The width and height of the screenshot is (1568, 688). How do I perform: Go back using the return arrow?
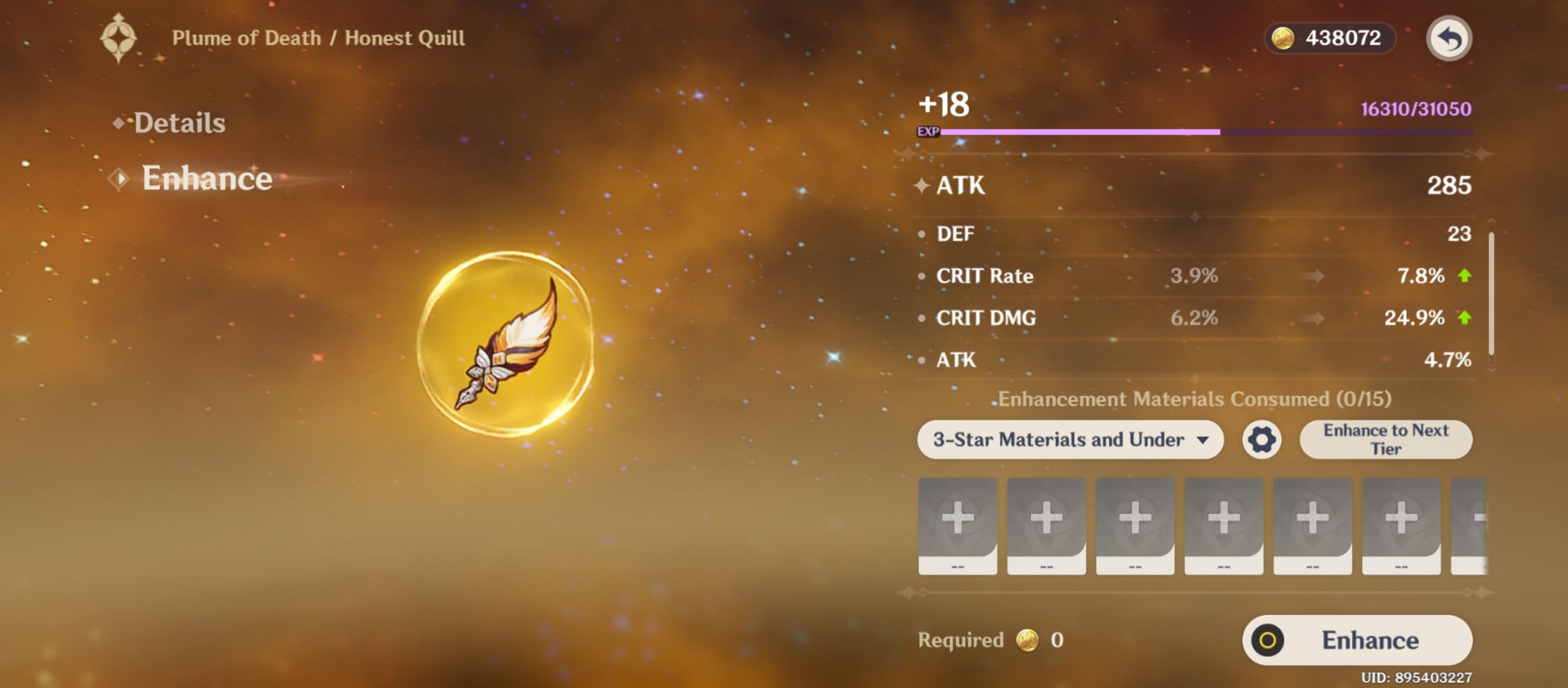(x=1448, y=39)
